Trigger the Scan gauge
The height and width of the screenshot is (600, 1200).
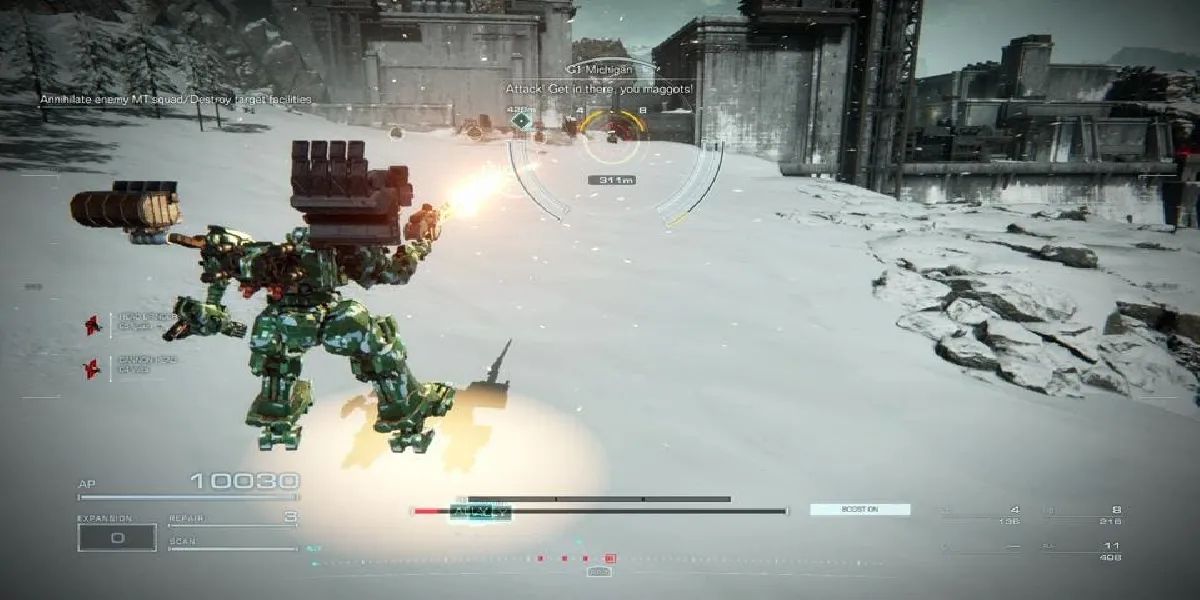(x=232, y=545)
